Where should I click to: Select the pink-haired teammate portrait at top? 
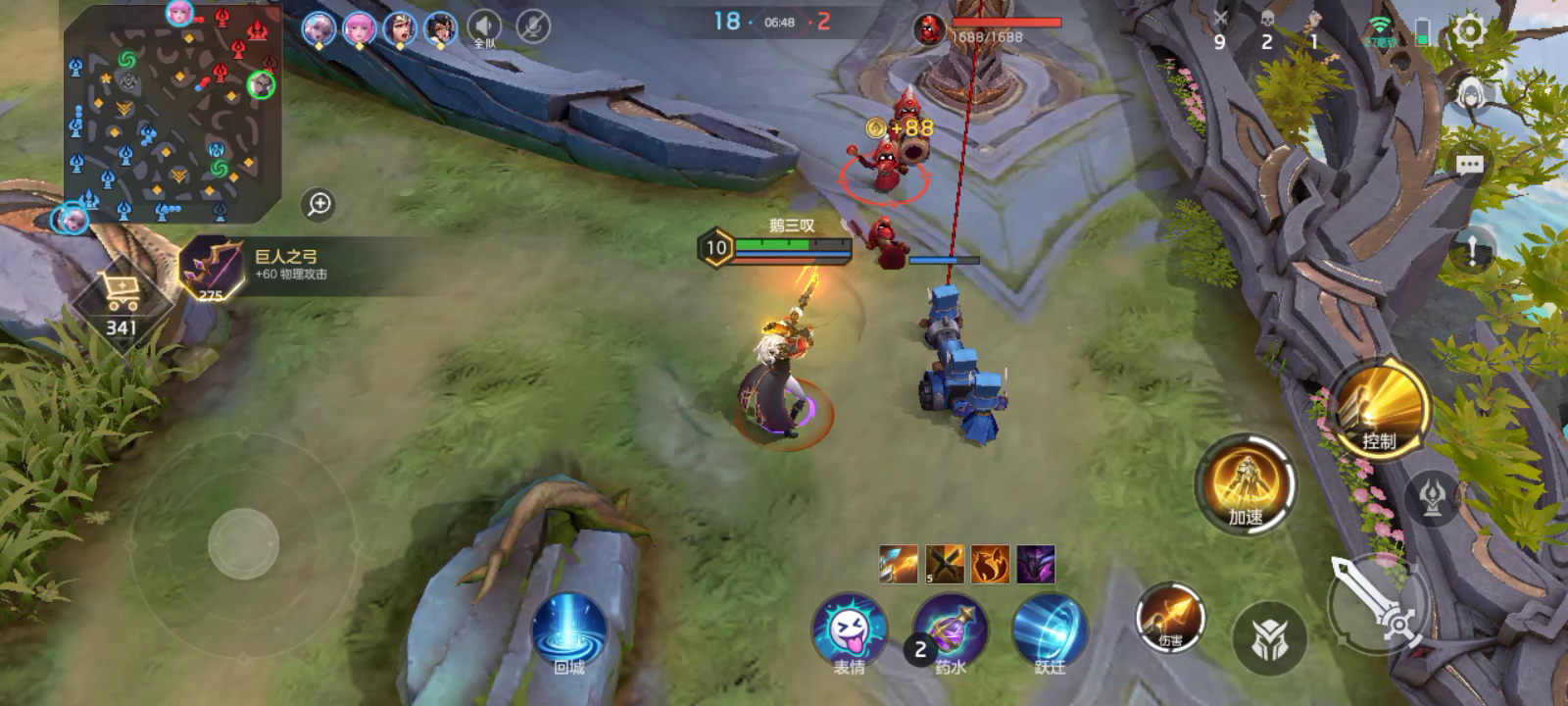click(x=360, y=29)
